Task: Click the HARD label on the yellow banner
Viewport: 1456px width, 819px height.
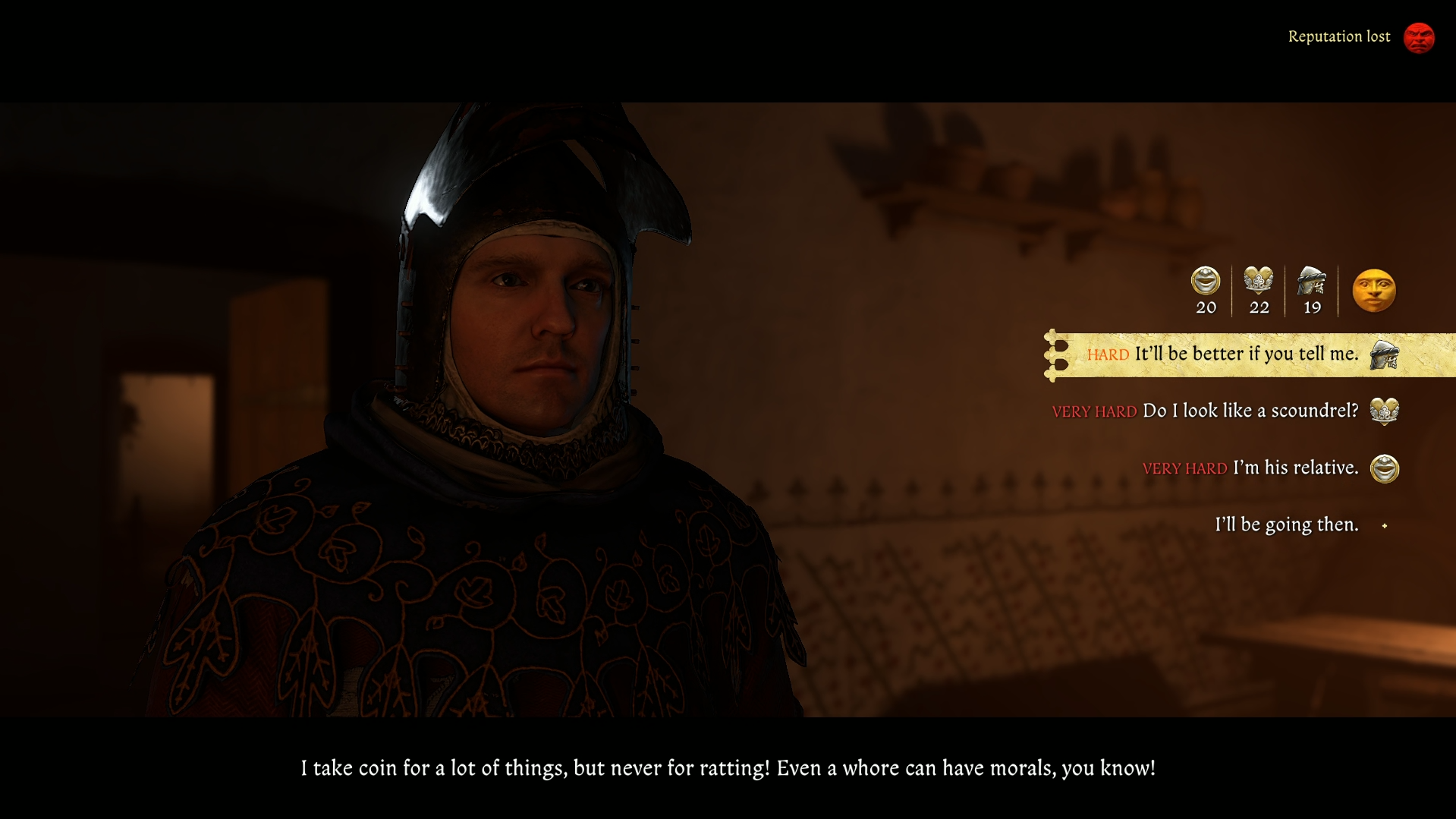Action: pos(1108,354)
